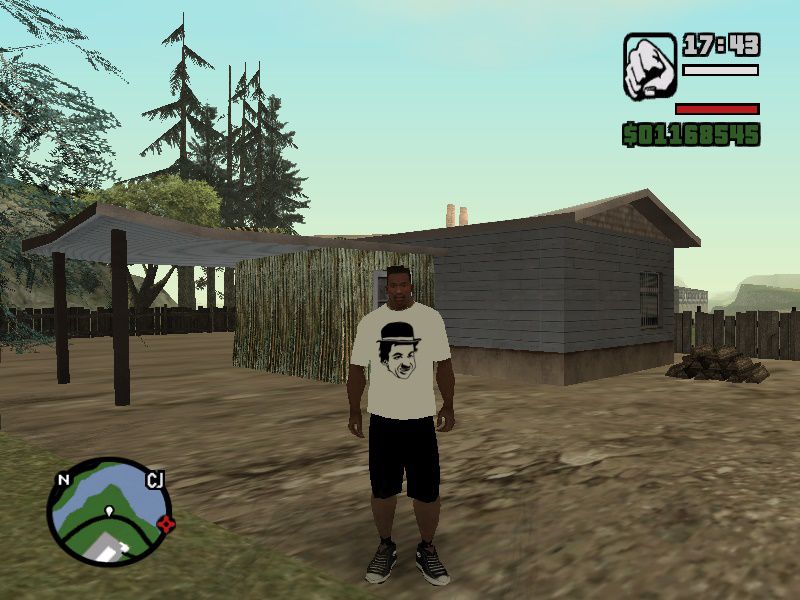This screenshot has height=600, width=800.
Task: Click the N north indicator on the radar
Action: pos(63,481)
